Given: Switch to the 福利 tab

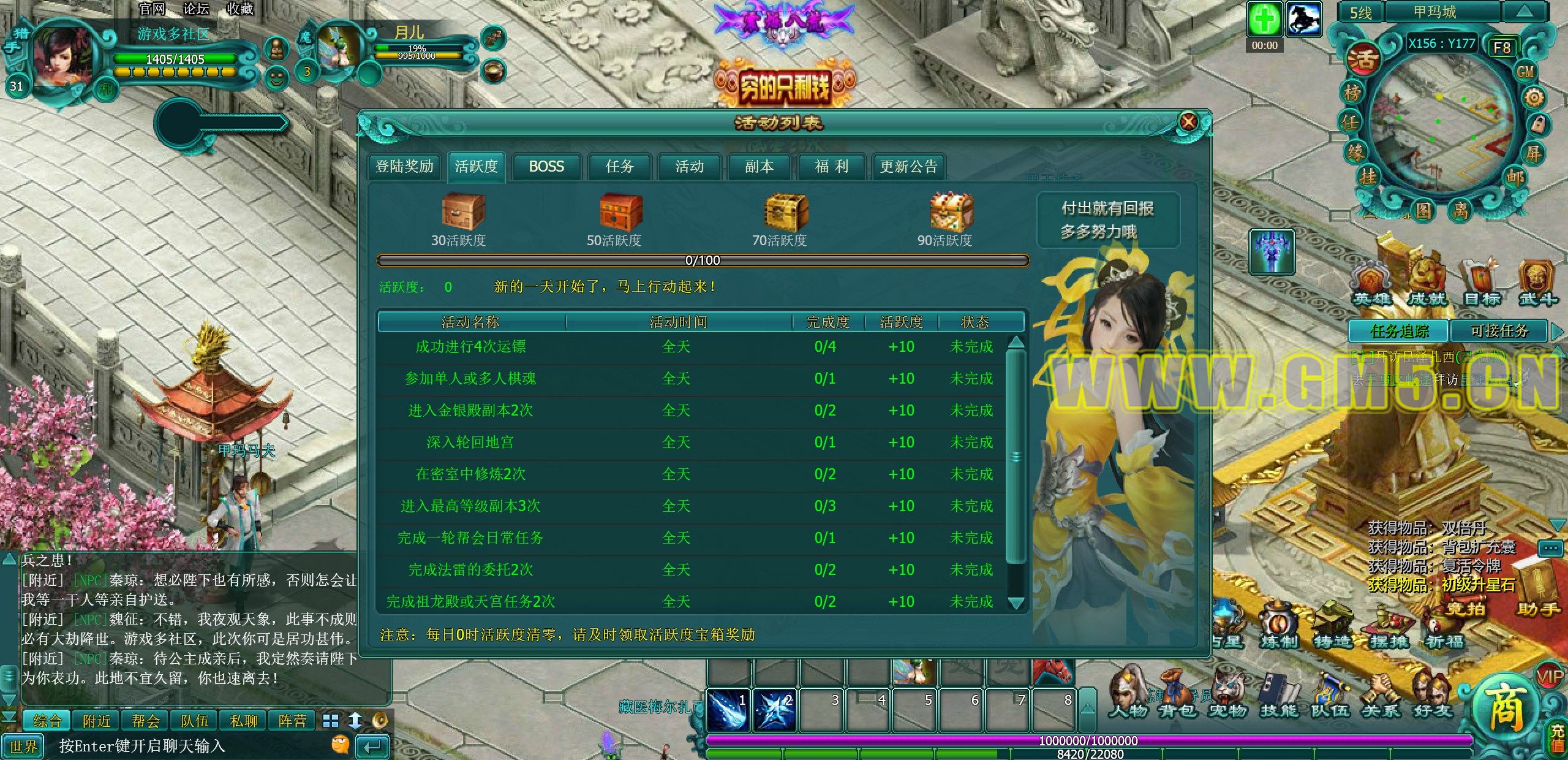Looking at the screenshot, I should coord(831,167).
